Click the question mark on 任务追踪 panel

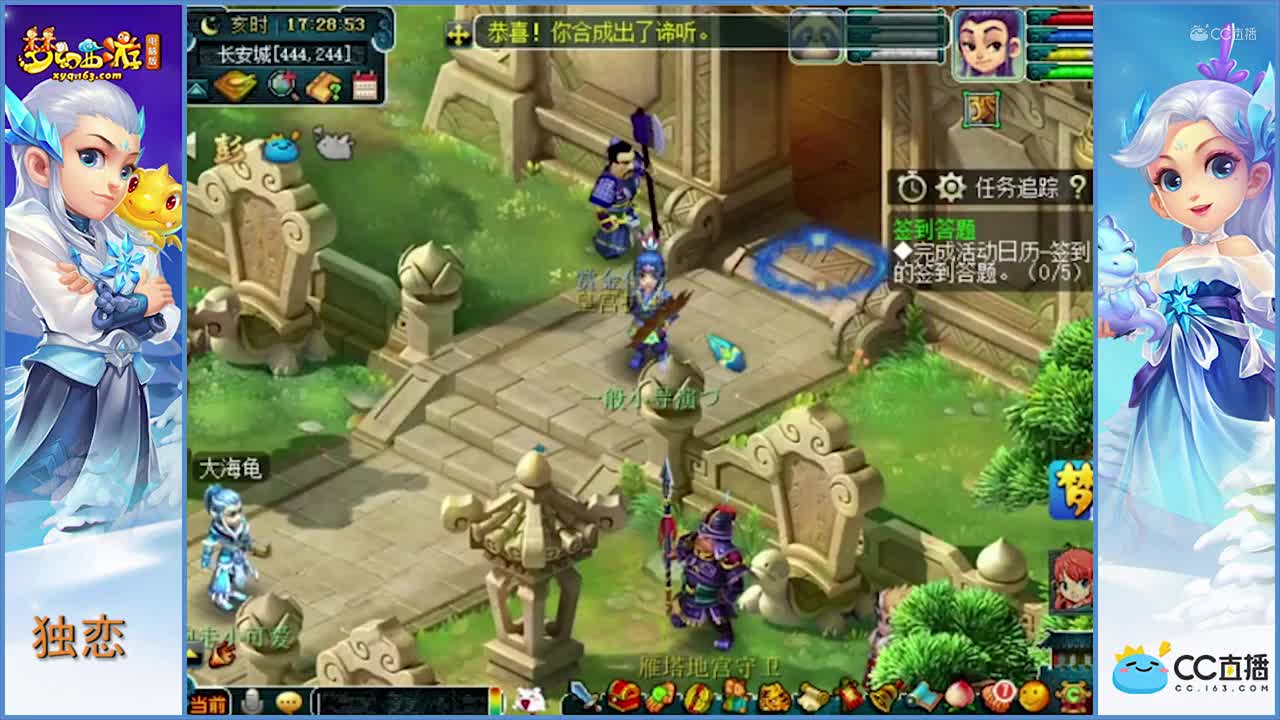click(1079, 186)
